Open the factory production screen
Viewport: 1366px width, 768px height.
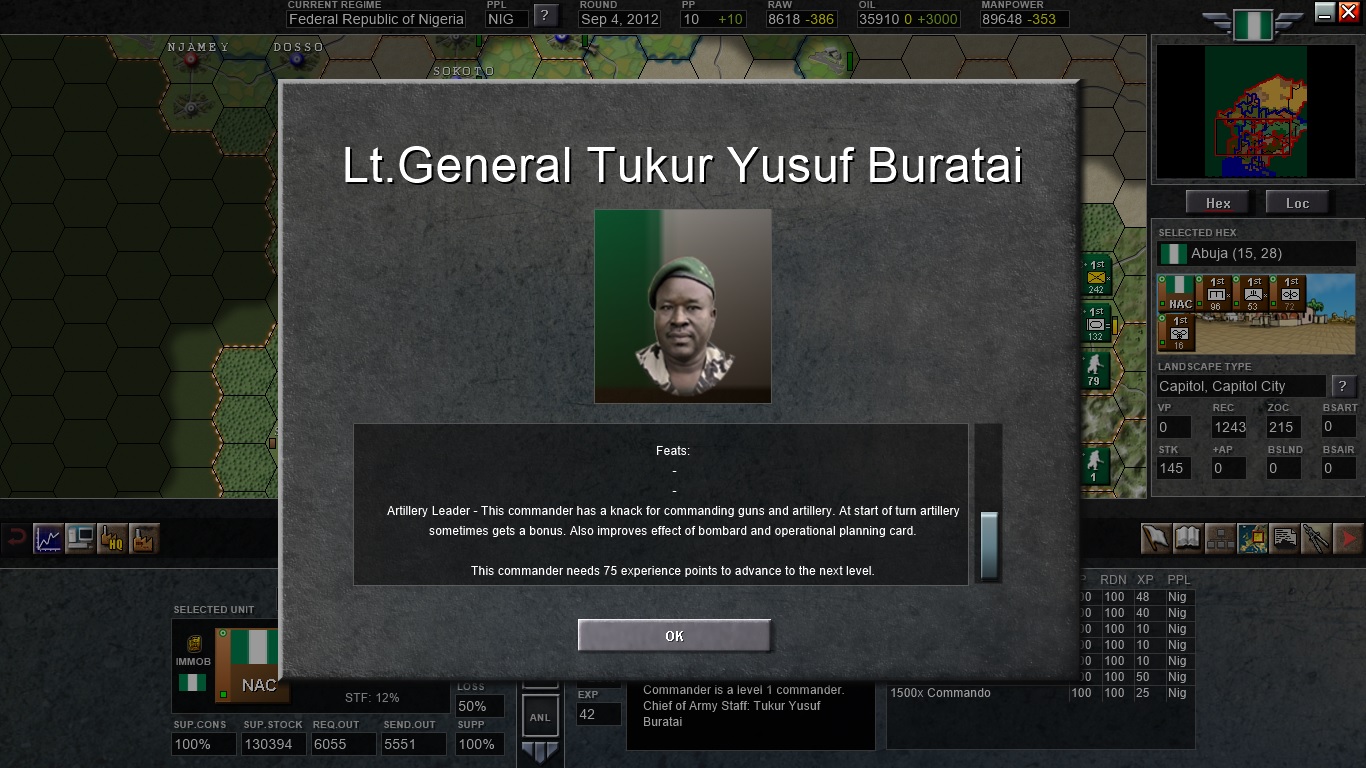click(143, 538)
